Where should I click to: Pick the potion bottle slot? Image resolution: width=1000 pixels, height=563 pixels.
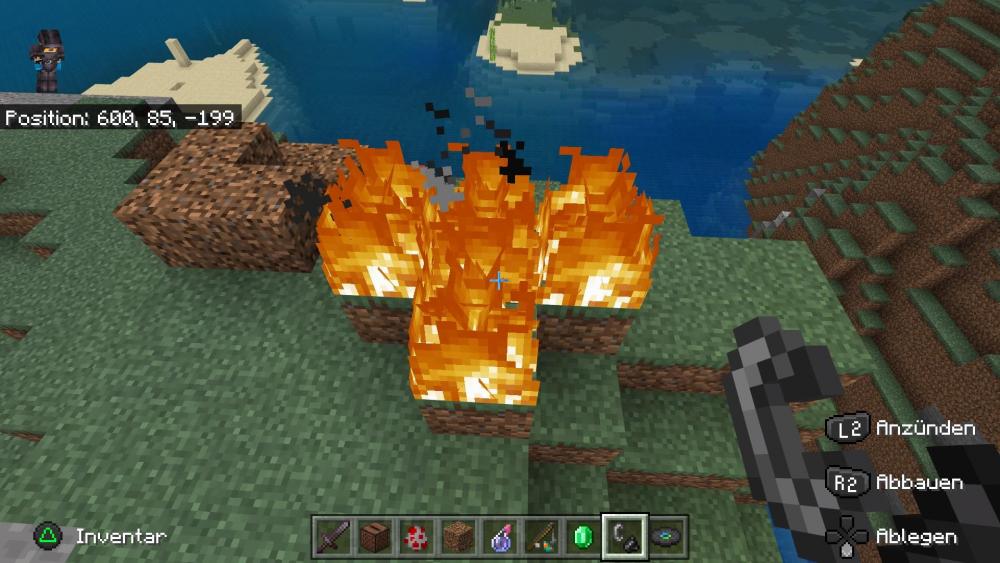click(x=500, y=536)
